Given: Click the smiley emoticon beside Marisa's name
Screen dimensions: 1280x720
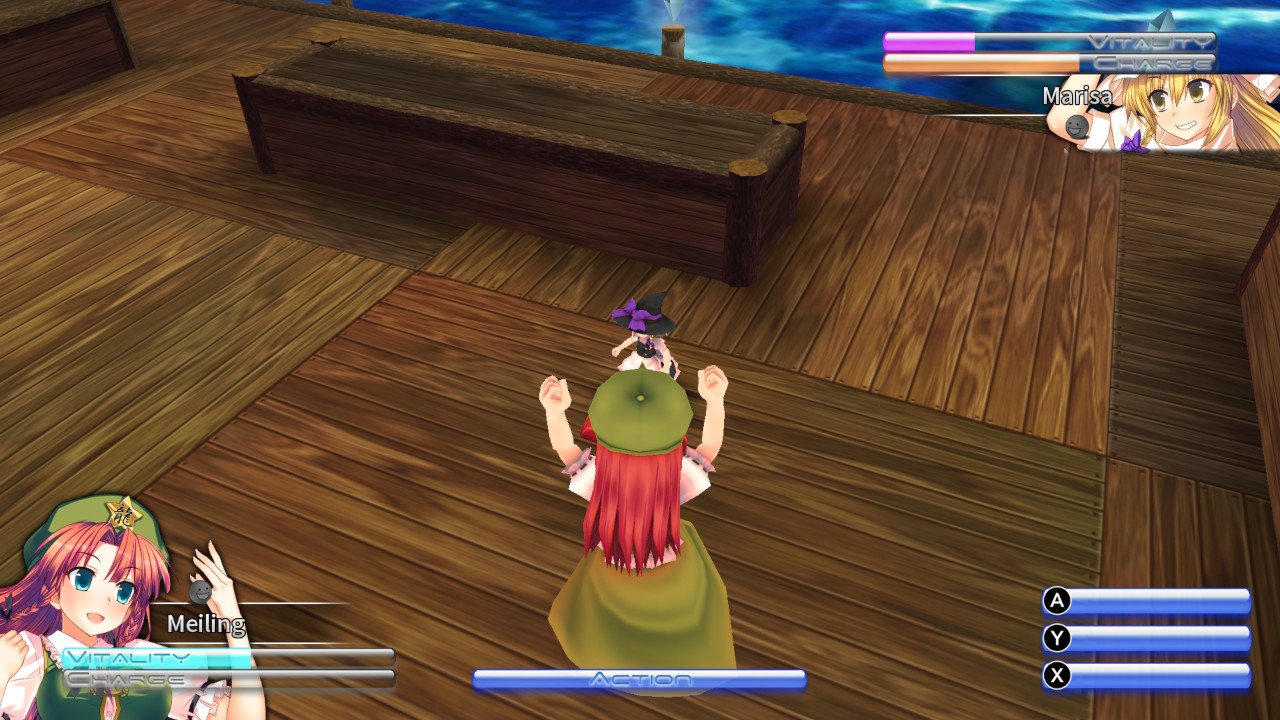Looking at the screenshot, I should click(1075, 126).
